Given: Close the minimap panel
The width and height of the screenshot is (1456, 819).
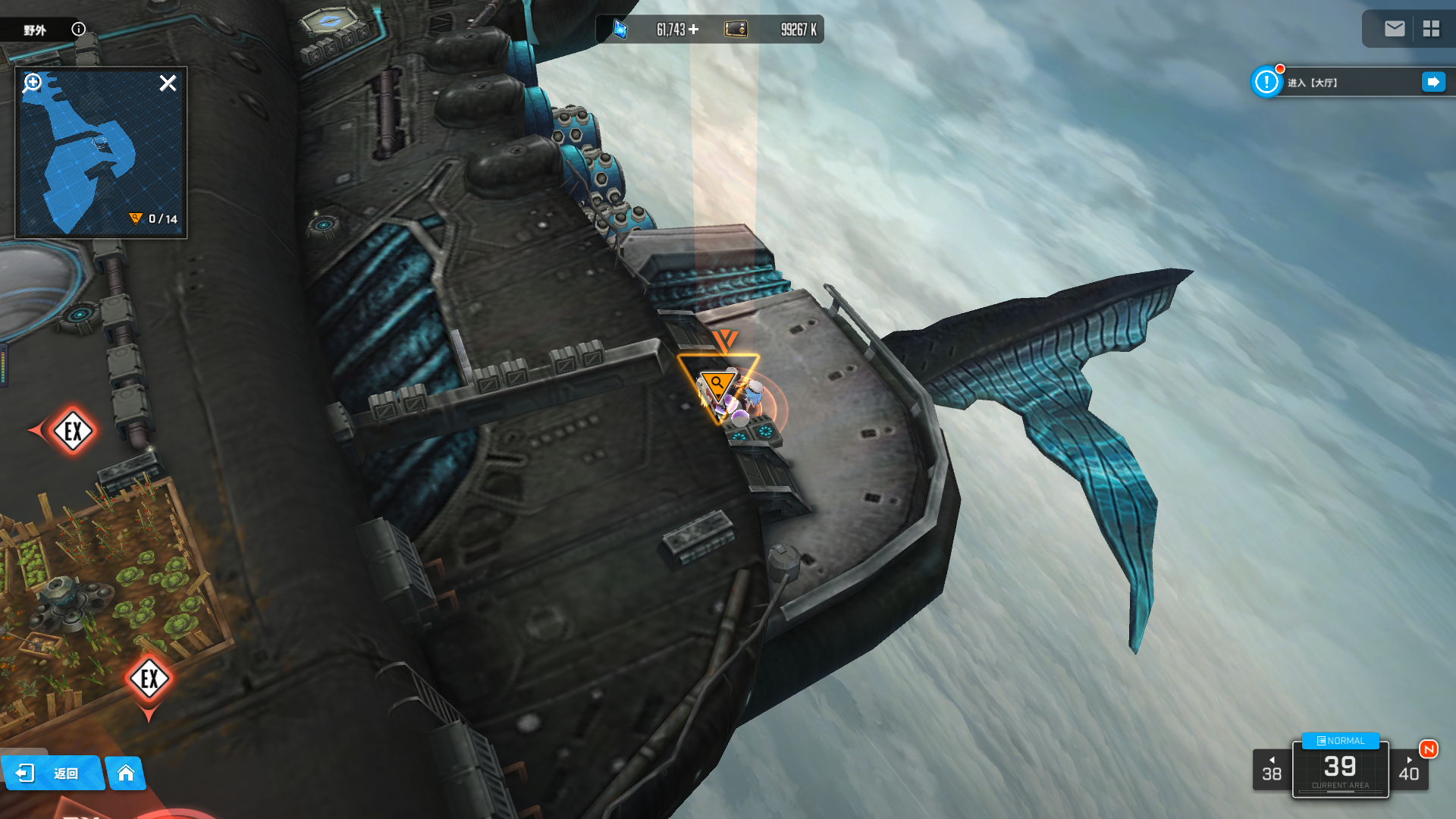Looking at the screenshot, I should click(168, 83).
